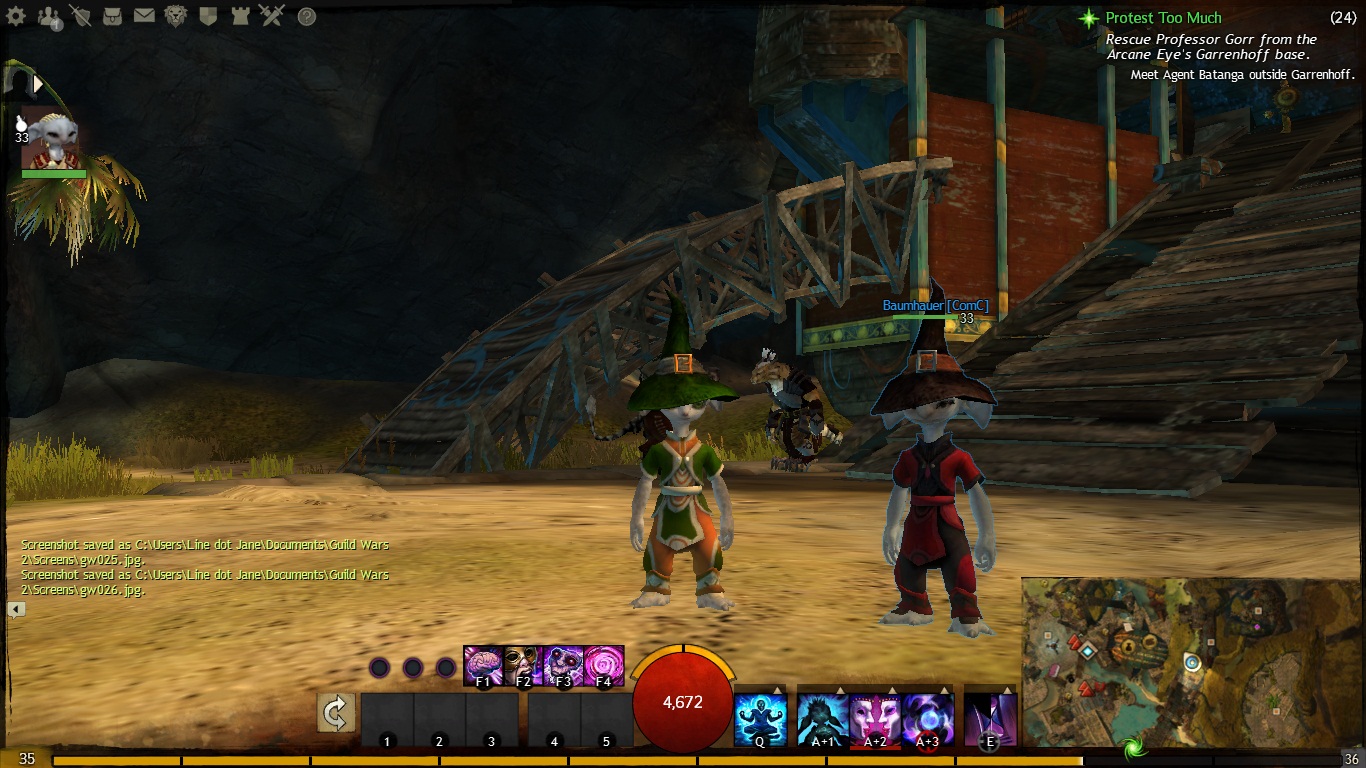Swap weapons with the arrow button
Screen dimensions: 1366x768
click(x=336, y=713)
